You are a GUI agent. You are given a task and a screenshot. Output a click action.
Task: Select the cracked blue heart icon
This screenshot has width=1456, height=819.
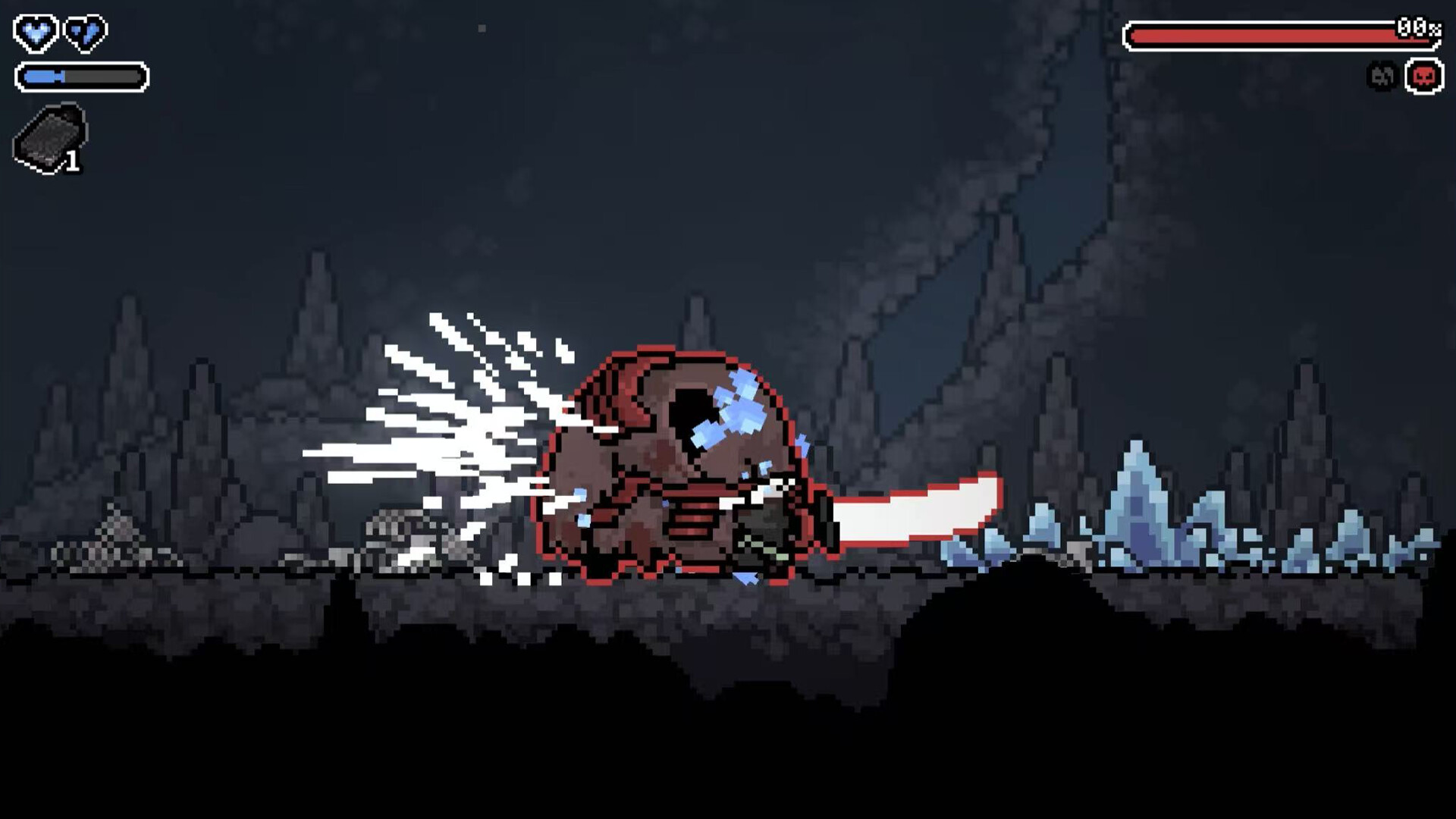[83, 33]
